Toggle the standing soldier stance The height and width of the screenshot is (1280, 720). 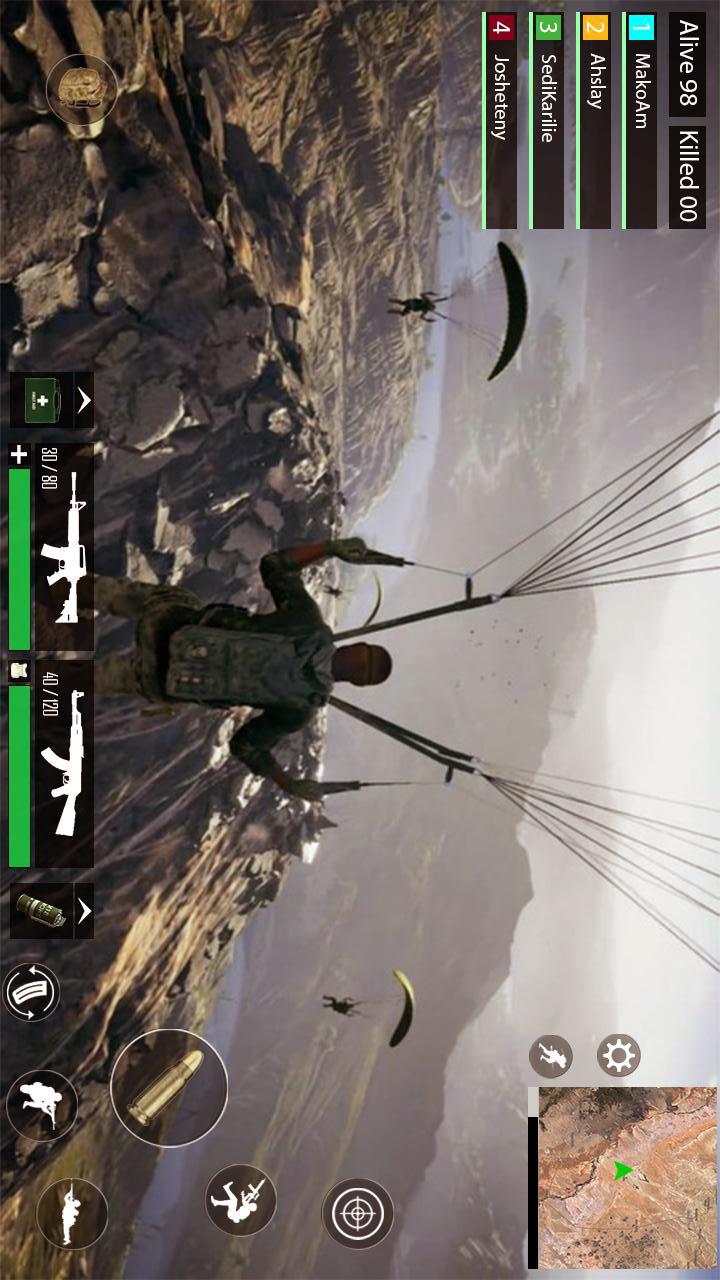[x=72, y=1213]
